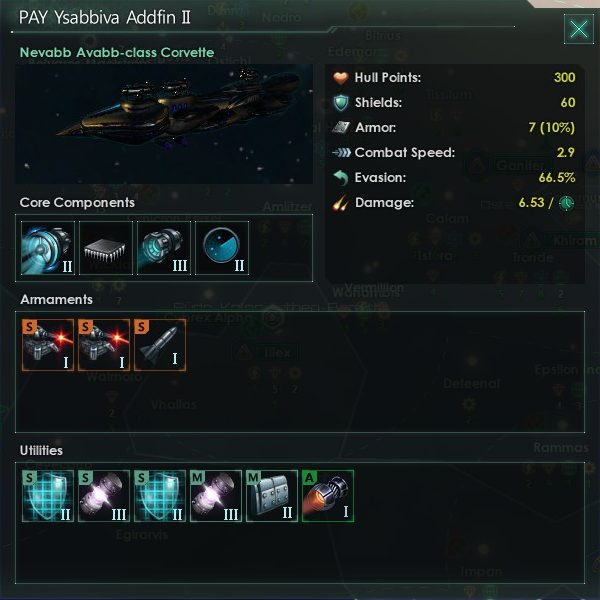This screenshot has height=600, width=600.
Task: View the ship's 3D model preview
Action: click(166, 126)
